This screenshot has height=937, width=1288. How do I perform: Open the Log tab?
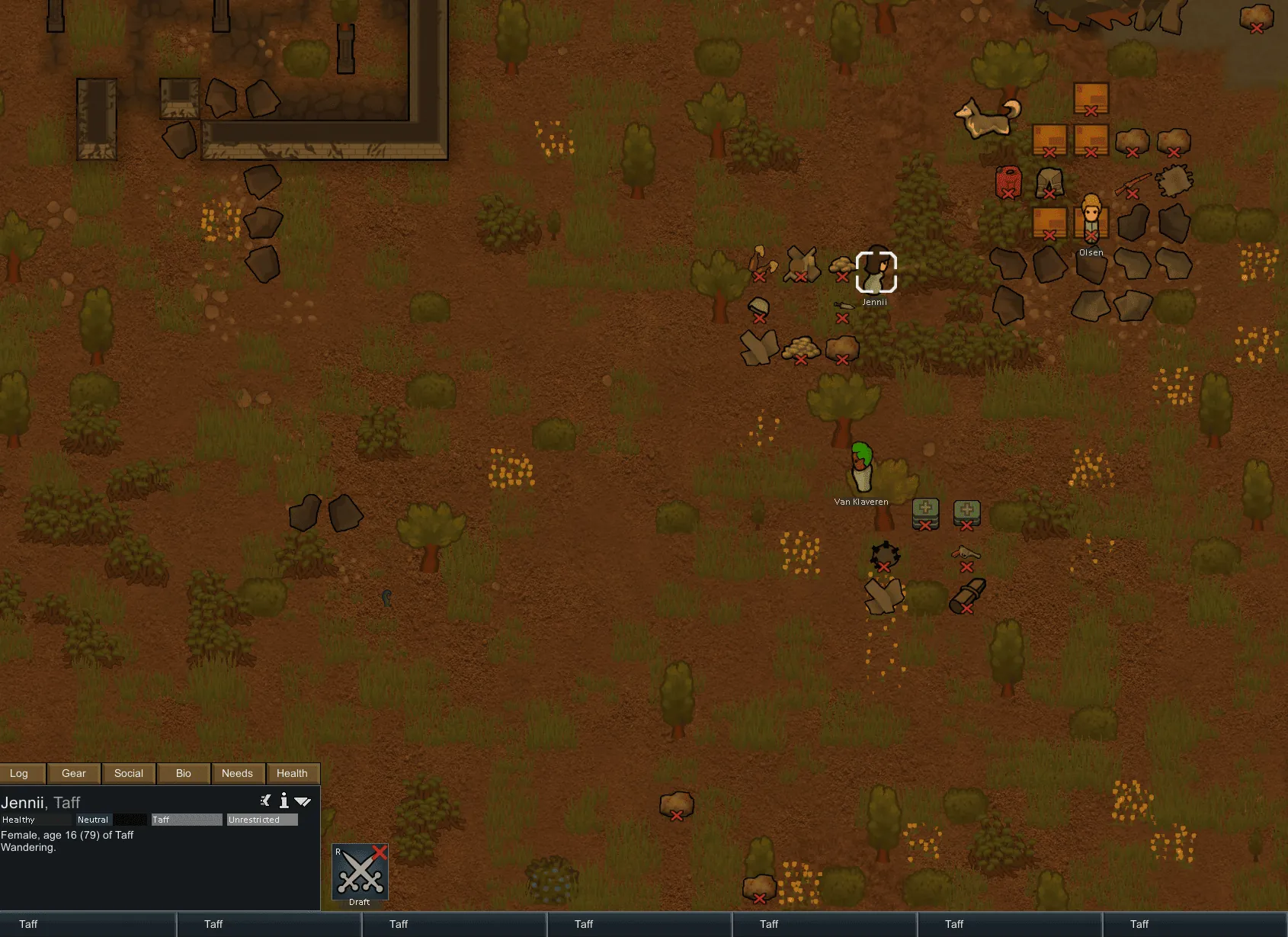pos(20,773)
